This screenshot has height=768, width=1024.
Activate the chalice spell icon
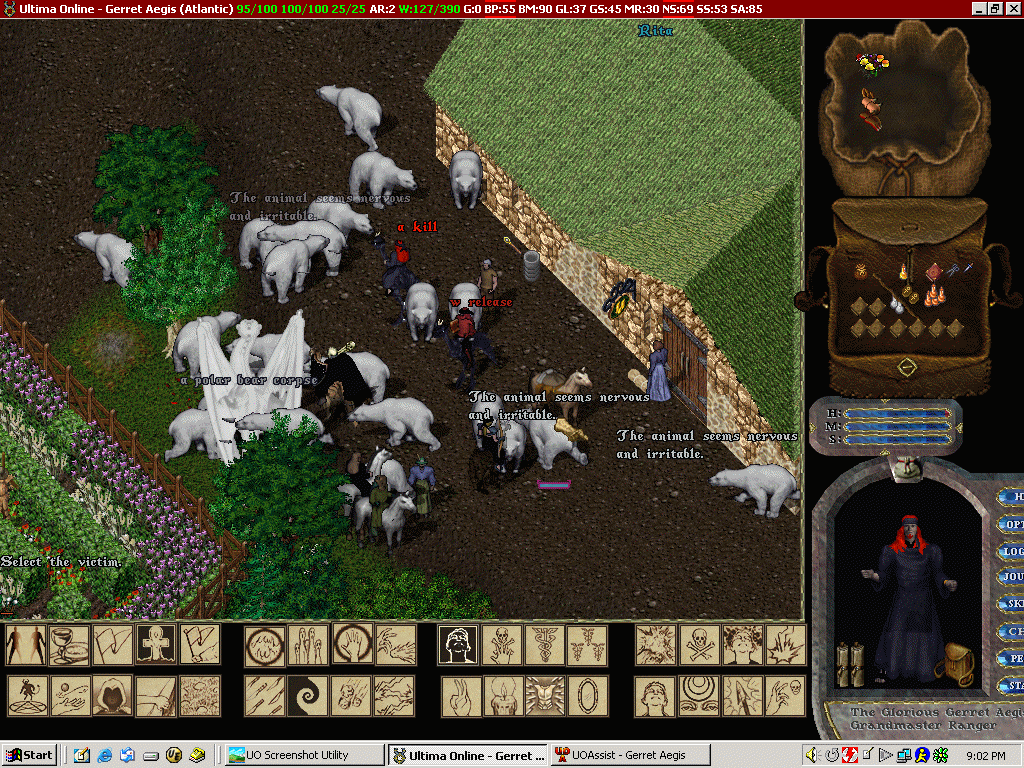[x=68, y=645]
